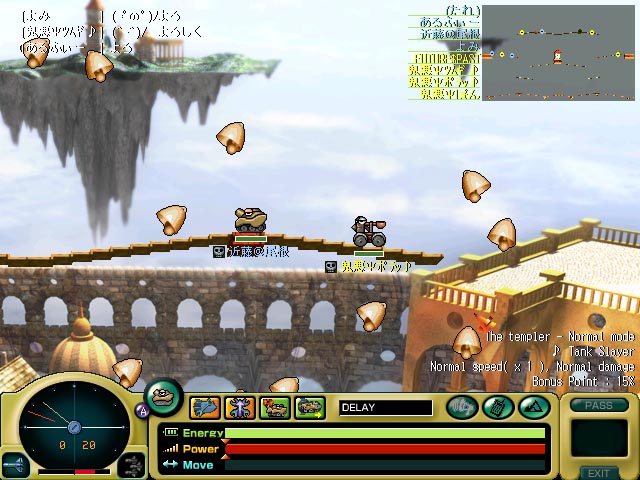Select the blue bird item icon

coord(206,407)
